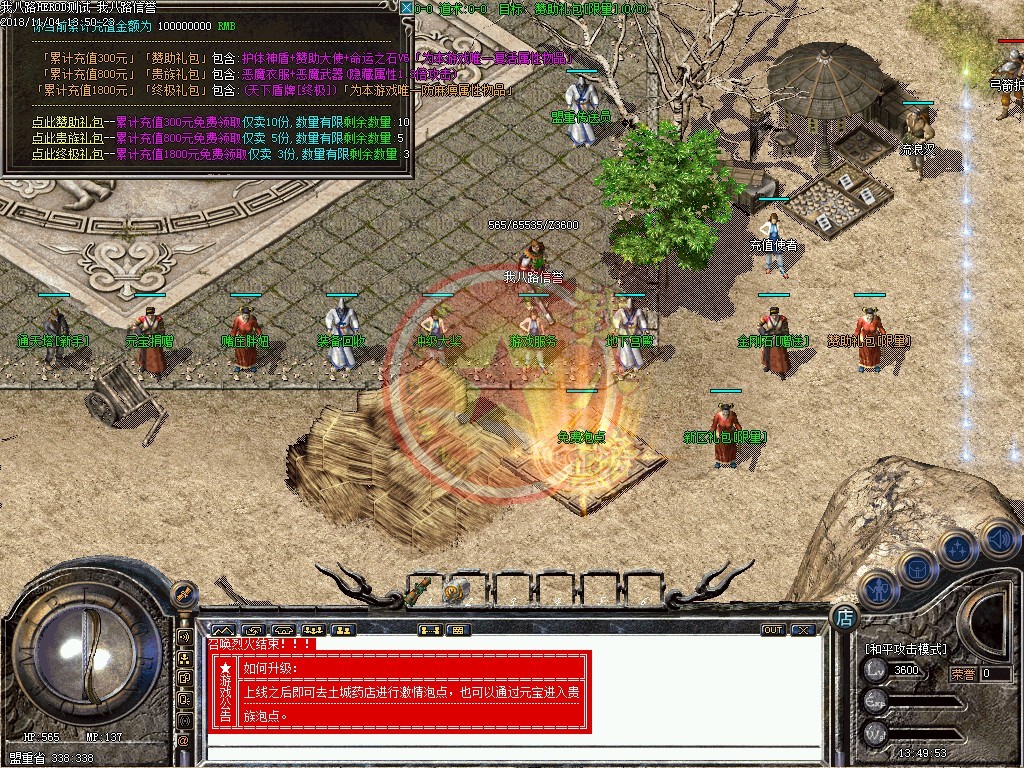Open the shop 店 button
This screenshot has width=1024, height=768.
click(845, 618)
